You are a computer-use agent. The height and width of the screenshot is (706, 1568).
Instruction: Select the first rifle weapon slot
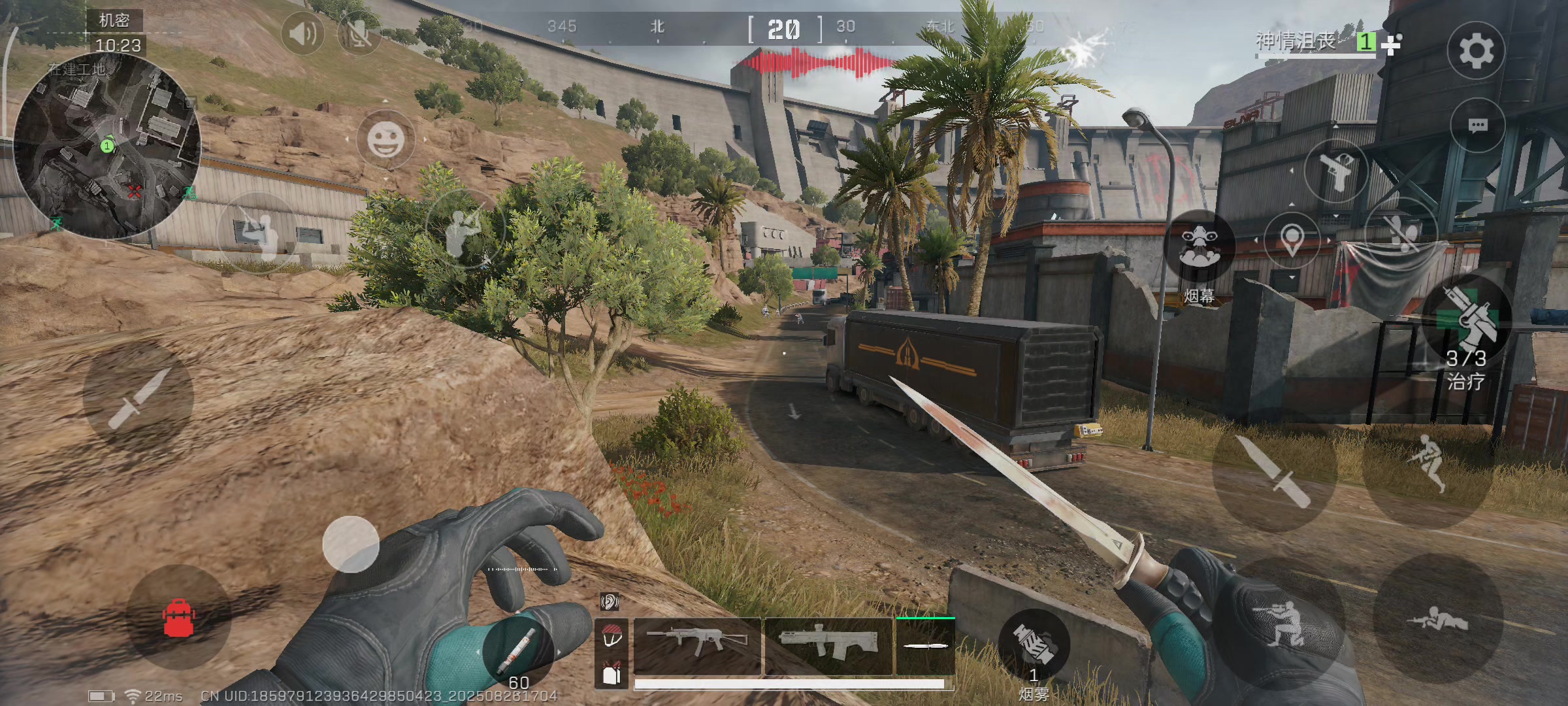pyautogui.click(x=697, y=645)
